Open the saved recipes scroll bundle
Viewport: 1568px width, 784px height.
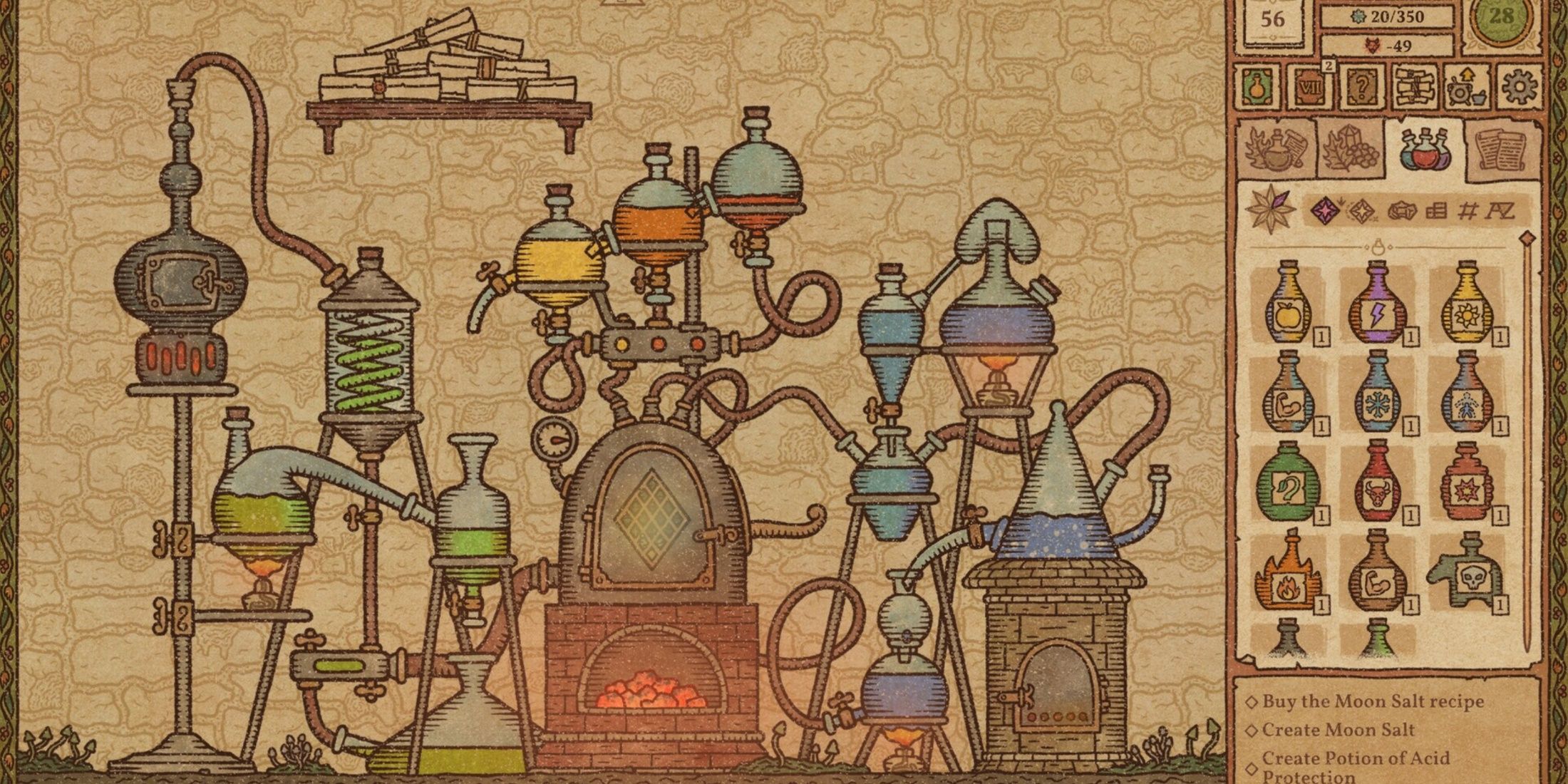tap(1414, 88)
